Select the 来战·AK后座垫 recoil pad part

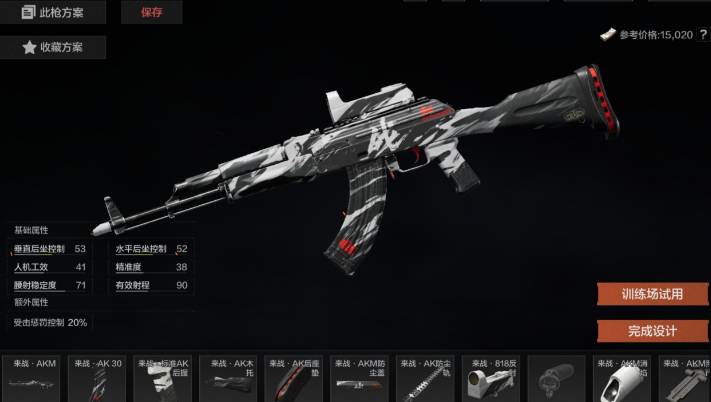click(294, 378)
